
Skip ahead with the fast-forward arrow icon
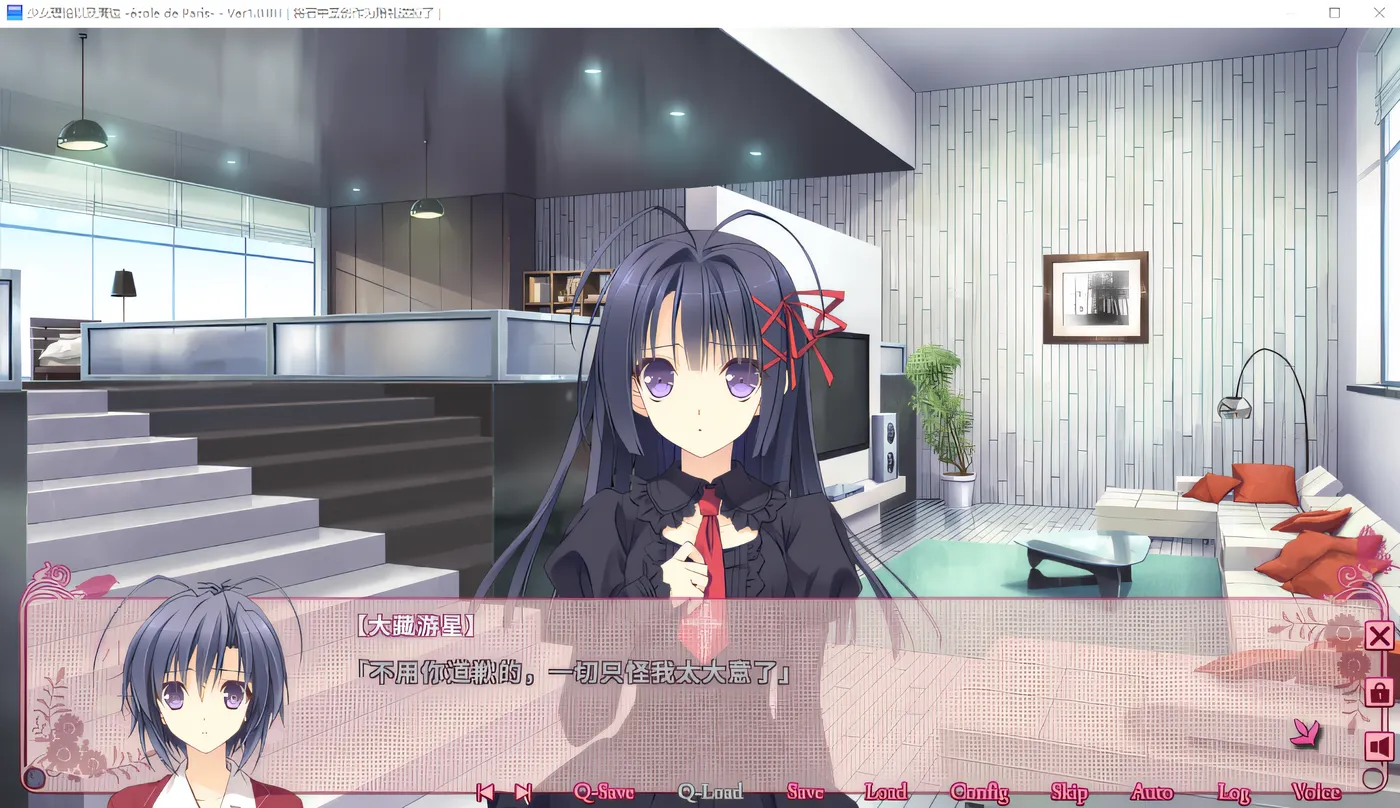(523, 790)
